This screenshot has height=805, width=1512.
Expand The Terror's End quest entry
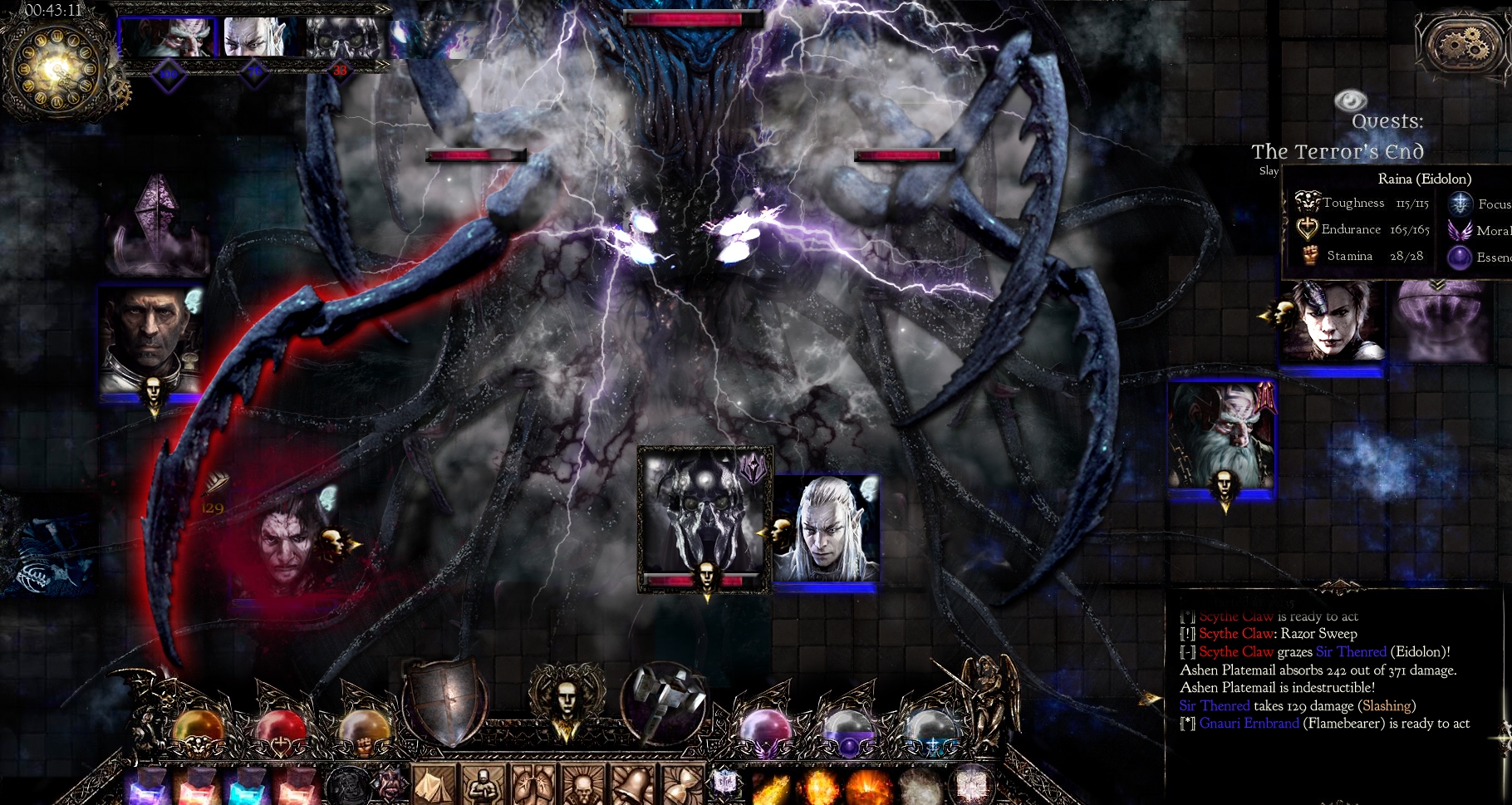[1338, 153]
